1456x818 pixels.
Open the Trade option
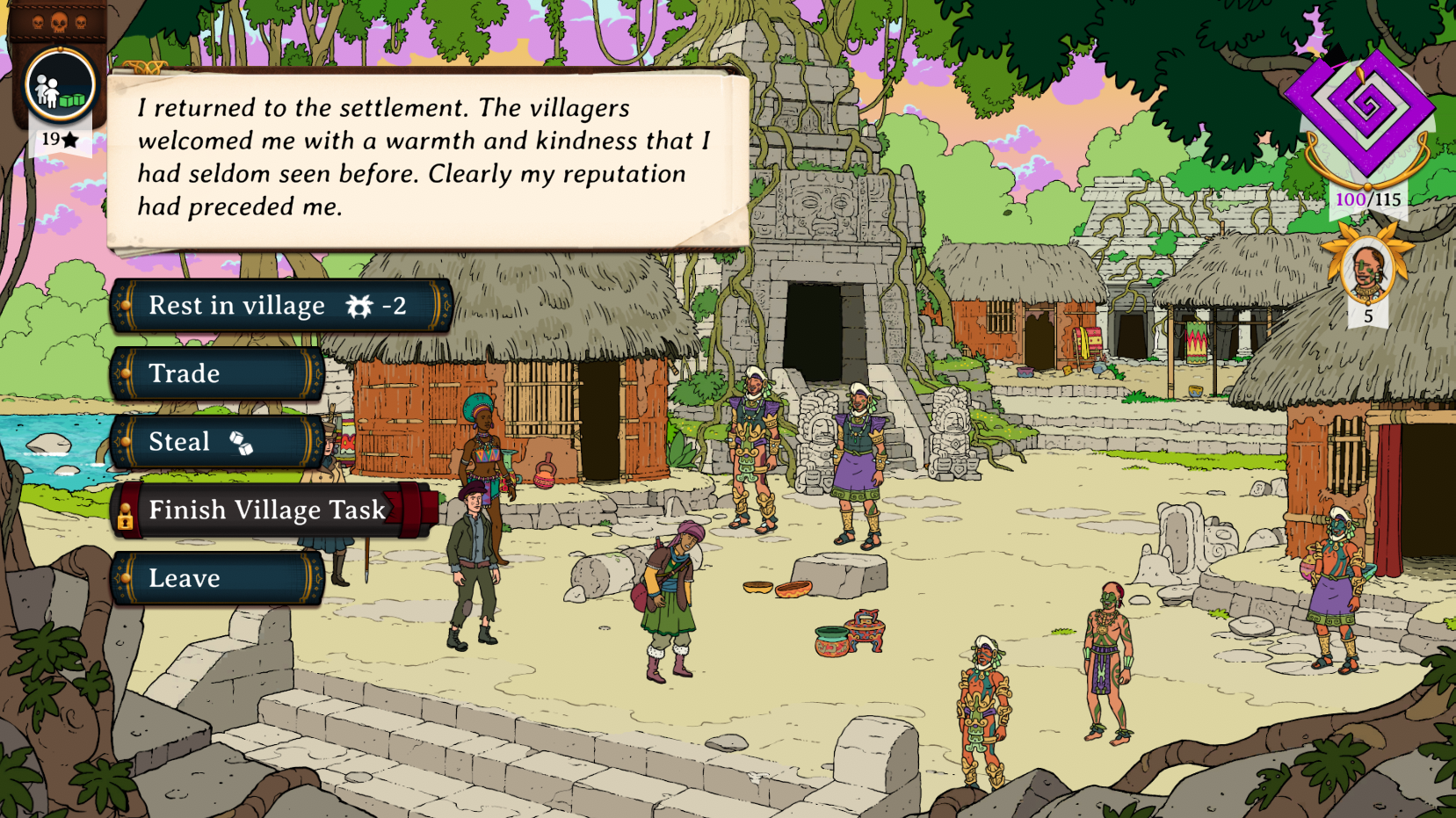pyautogui.click(x=217, y=373)
